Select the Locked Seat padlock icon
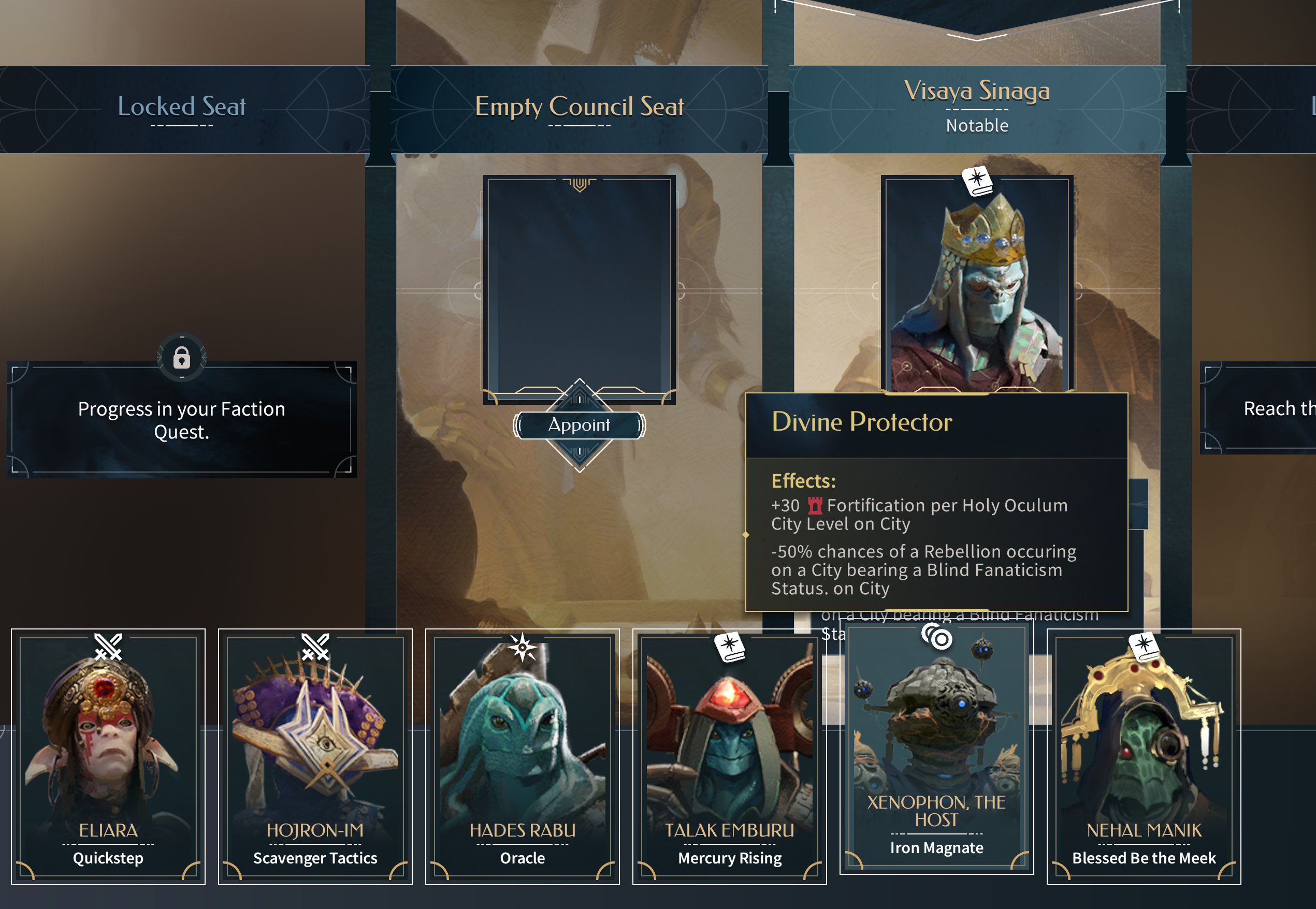Screen dimensions: 1316x909 point(182,358)
